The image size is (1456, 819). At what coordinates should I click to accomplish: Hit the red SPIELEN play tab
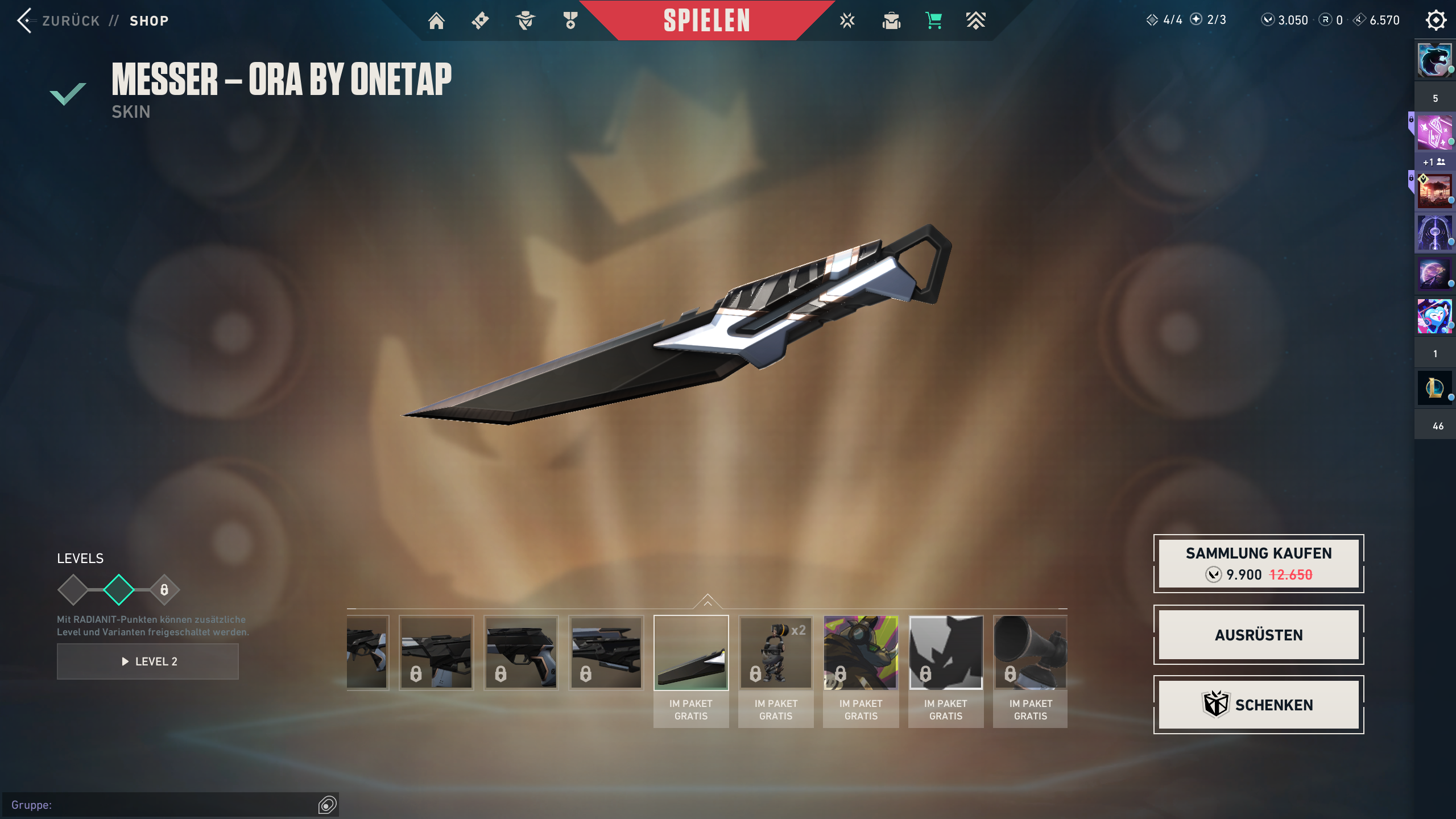click(x=706, y=21)
